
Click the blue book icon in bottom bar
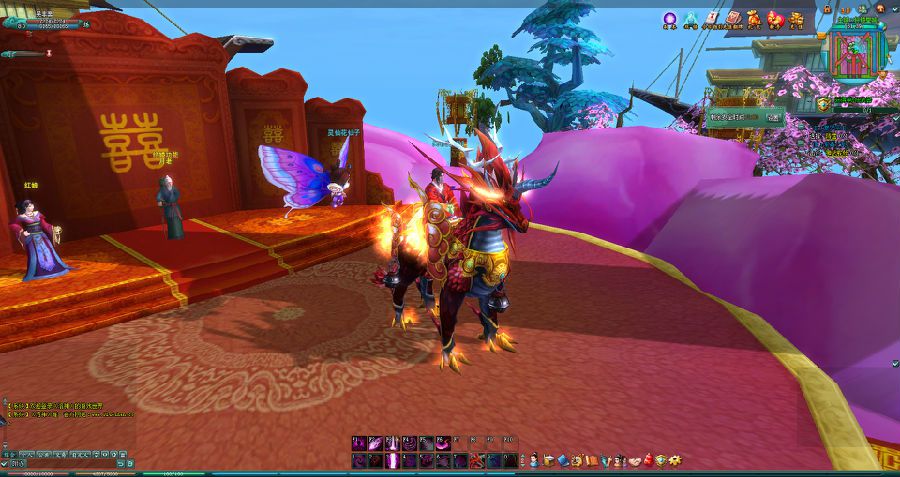(x=563, y=460)
